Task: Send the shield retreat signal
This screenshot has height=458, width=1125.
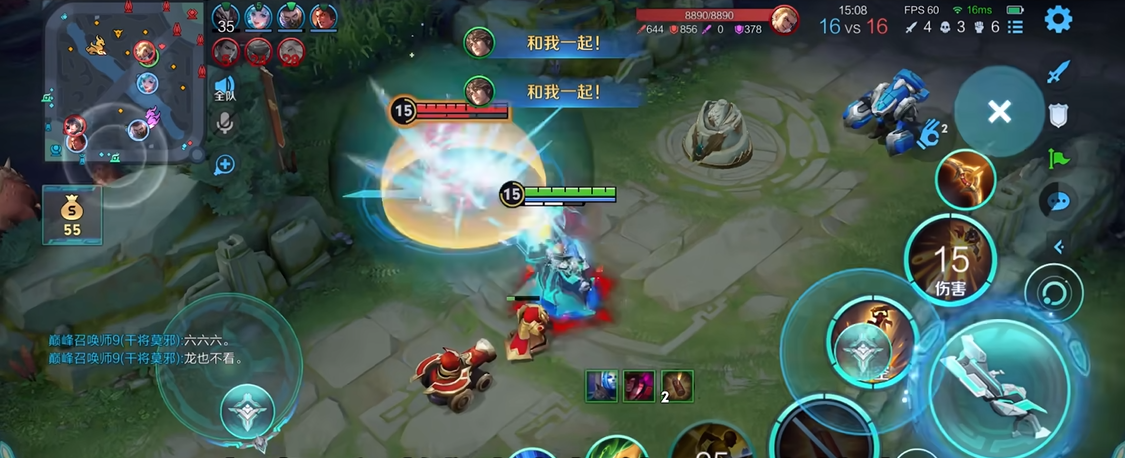Action: pyautogui.click(x=1058, y=115)
